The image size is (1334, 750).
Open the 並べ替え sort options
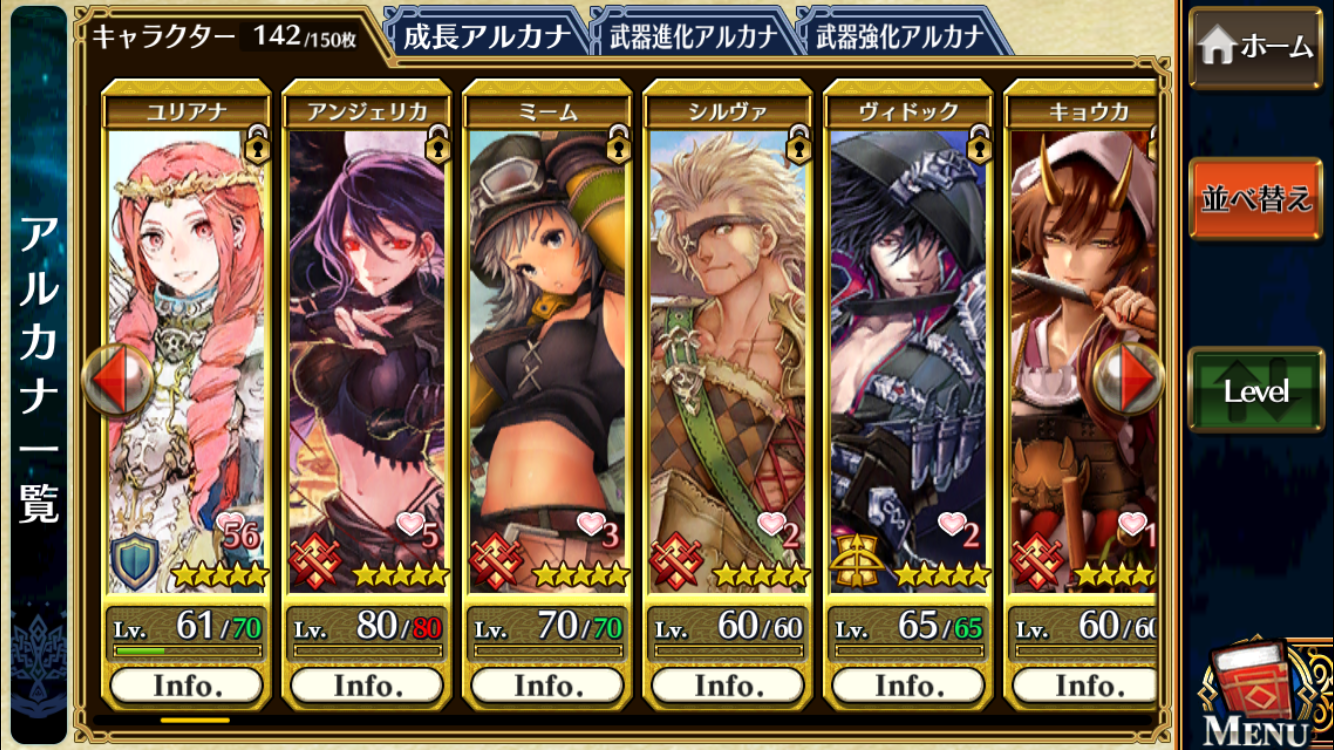point(1255,198)
